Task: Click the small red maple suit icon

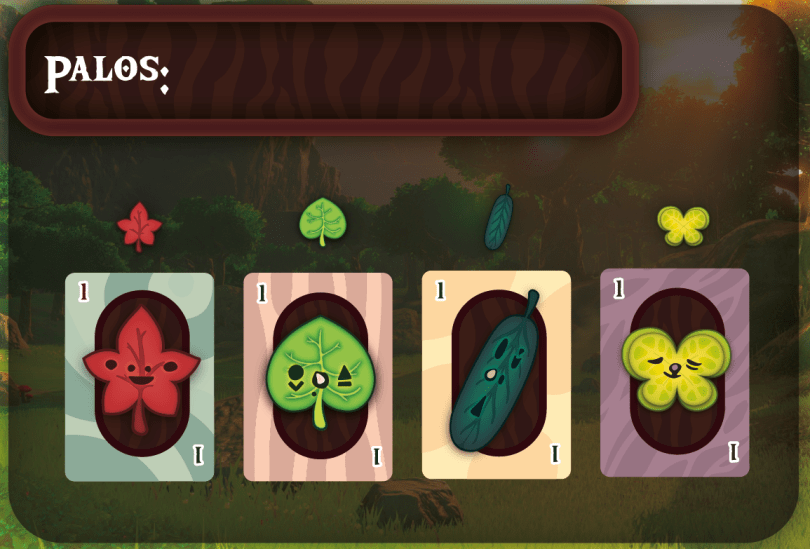Action: pyautogui.click(x=139, y=226)
